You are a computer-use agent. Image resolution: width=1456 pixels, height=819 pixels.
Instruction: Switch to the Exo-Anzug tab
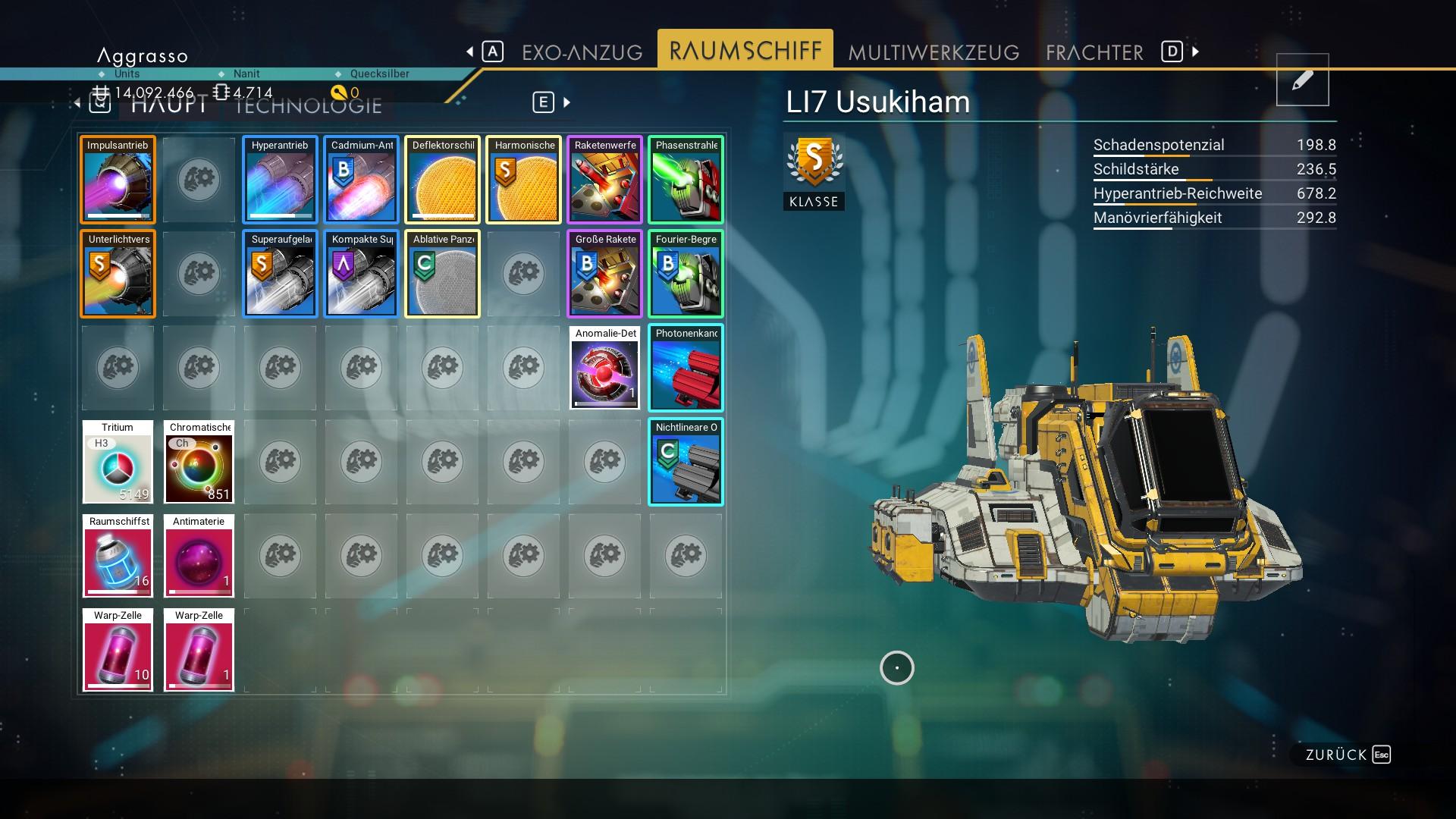point(582,52)
